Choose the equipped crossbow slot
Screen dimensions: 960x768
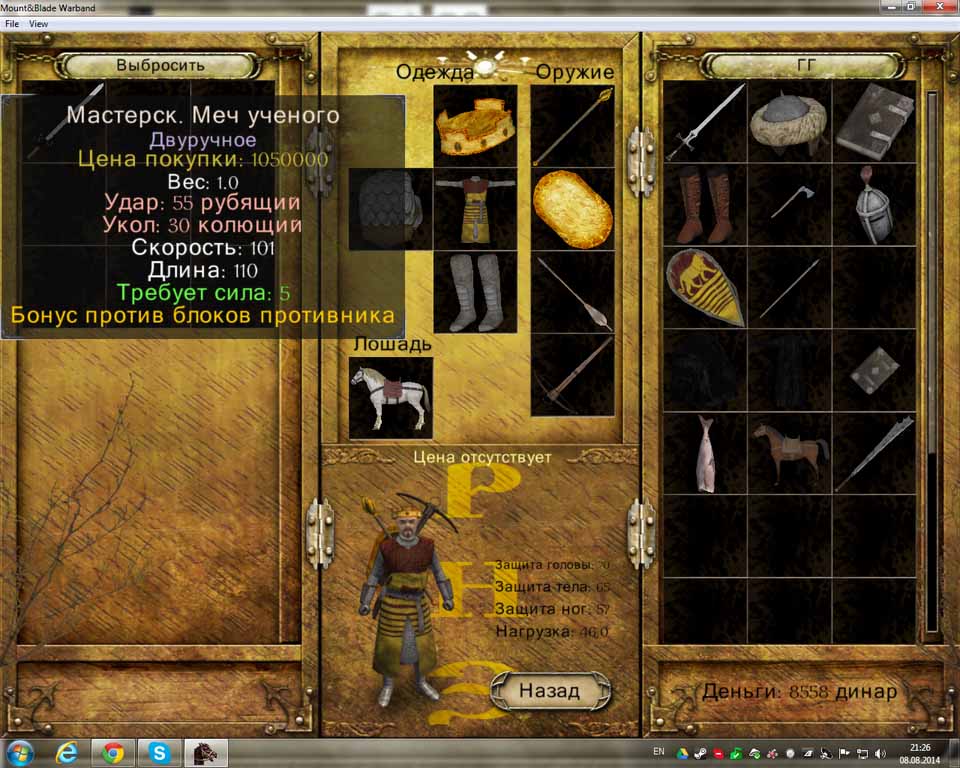click(x=572, y=374)
